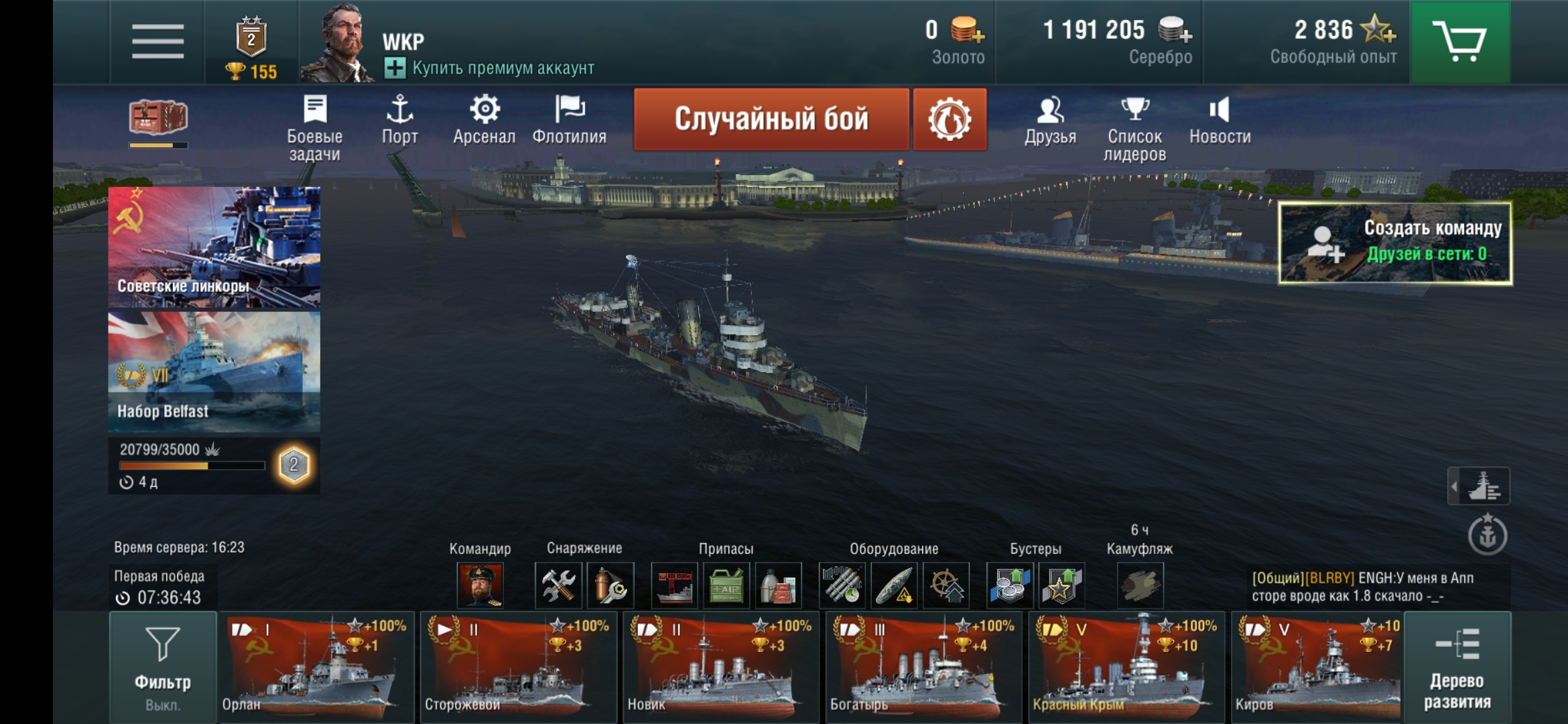Buy premium account (Купить премиум аккаунт)

[x=489, y=68]
